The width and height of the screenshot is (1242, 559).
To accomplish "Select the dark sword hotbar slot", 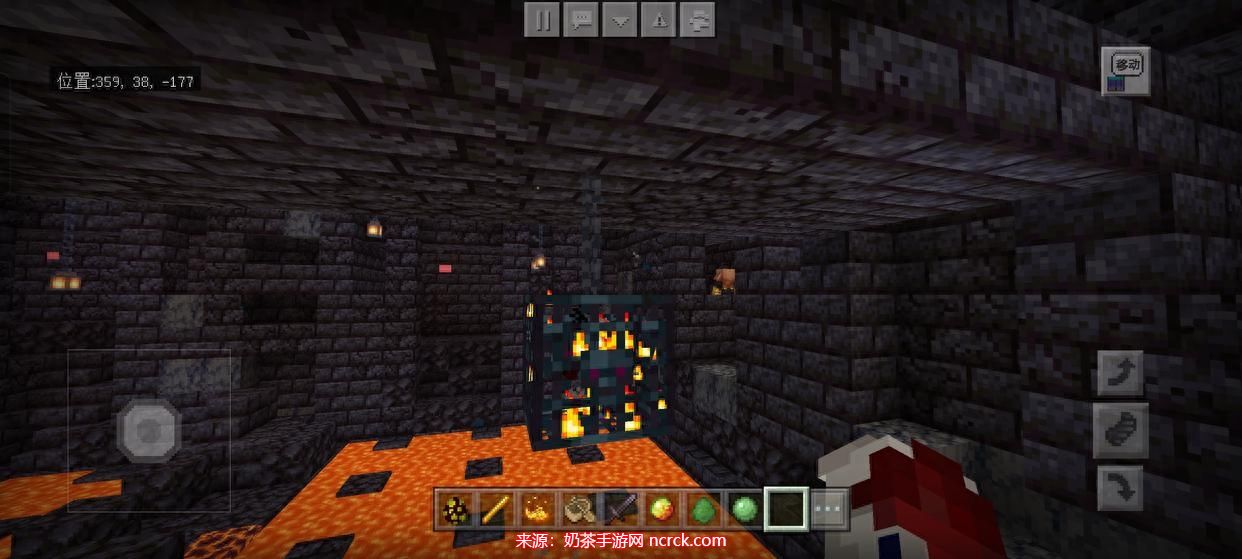I will point(619,510).
